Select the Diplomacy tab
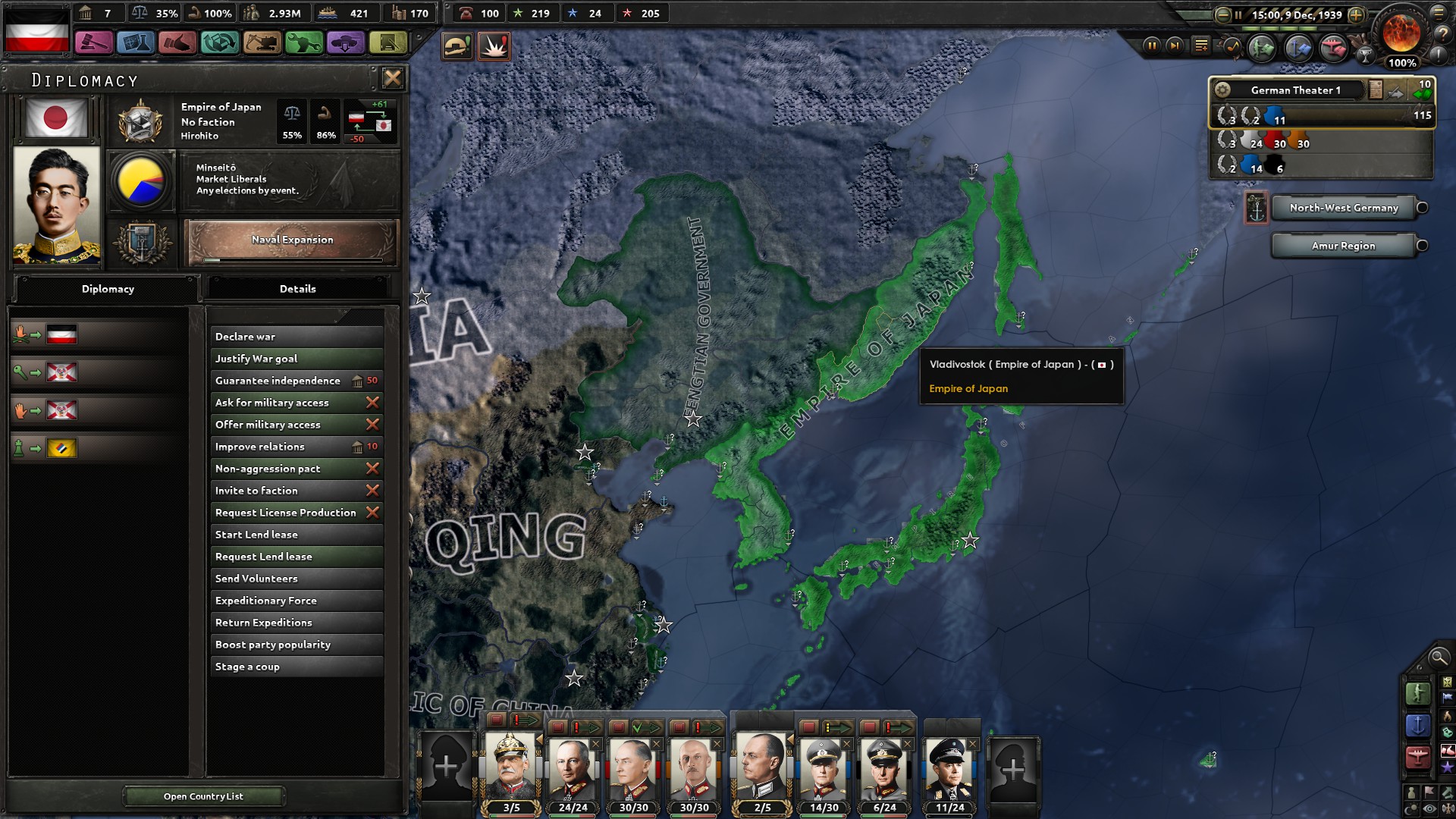 click(x=108, y=289)
